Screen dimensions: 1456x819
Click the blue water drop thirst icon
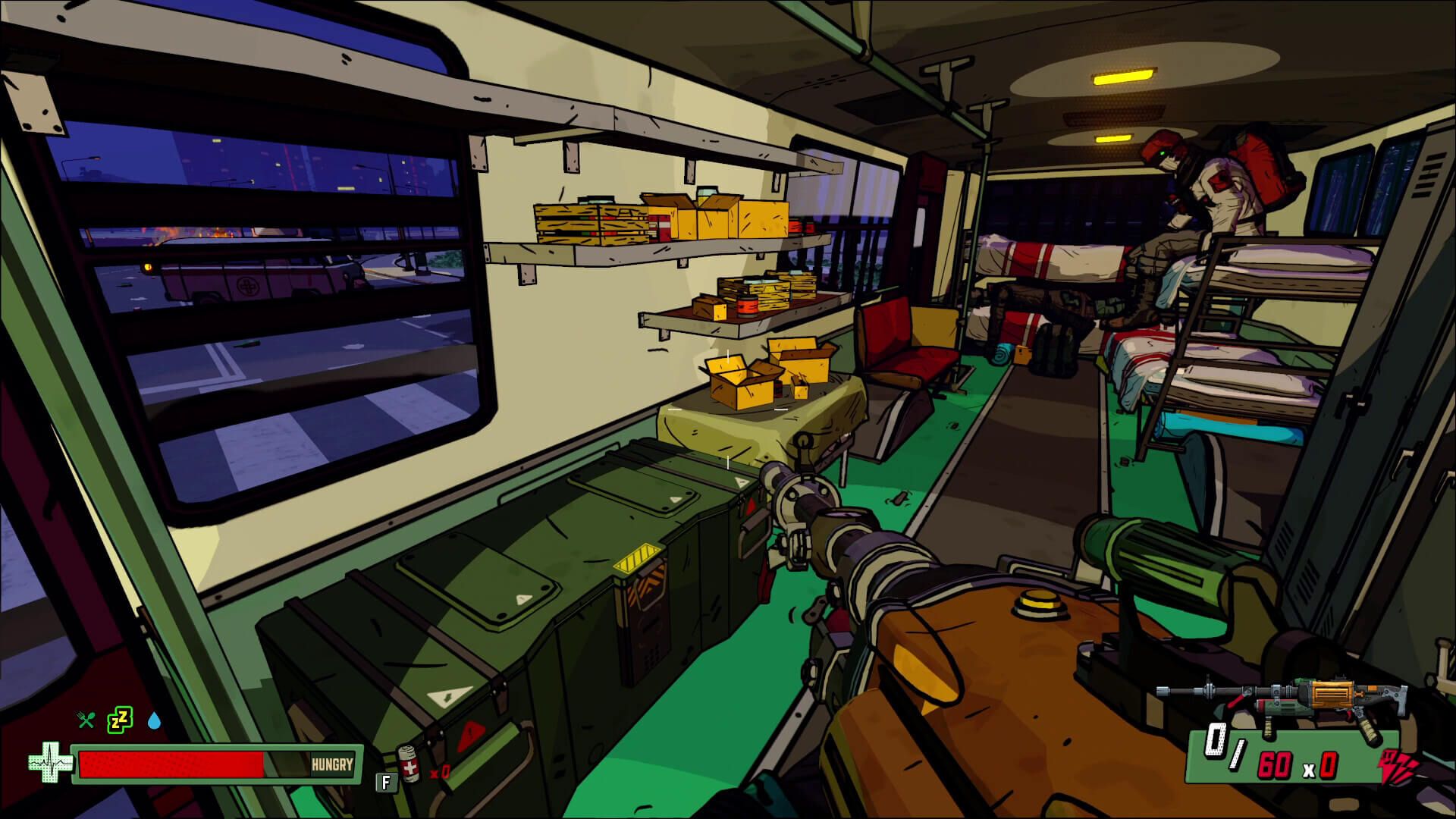pos(155,720)
